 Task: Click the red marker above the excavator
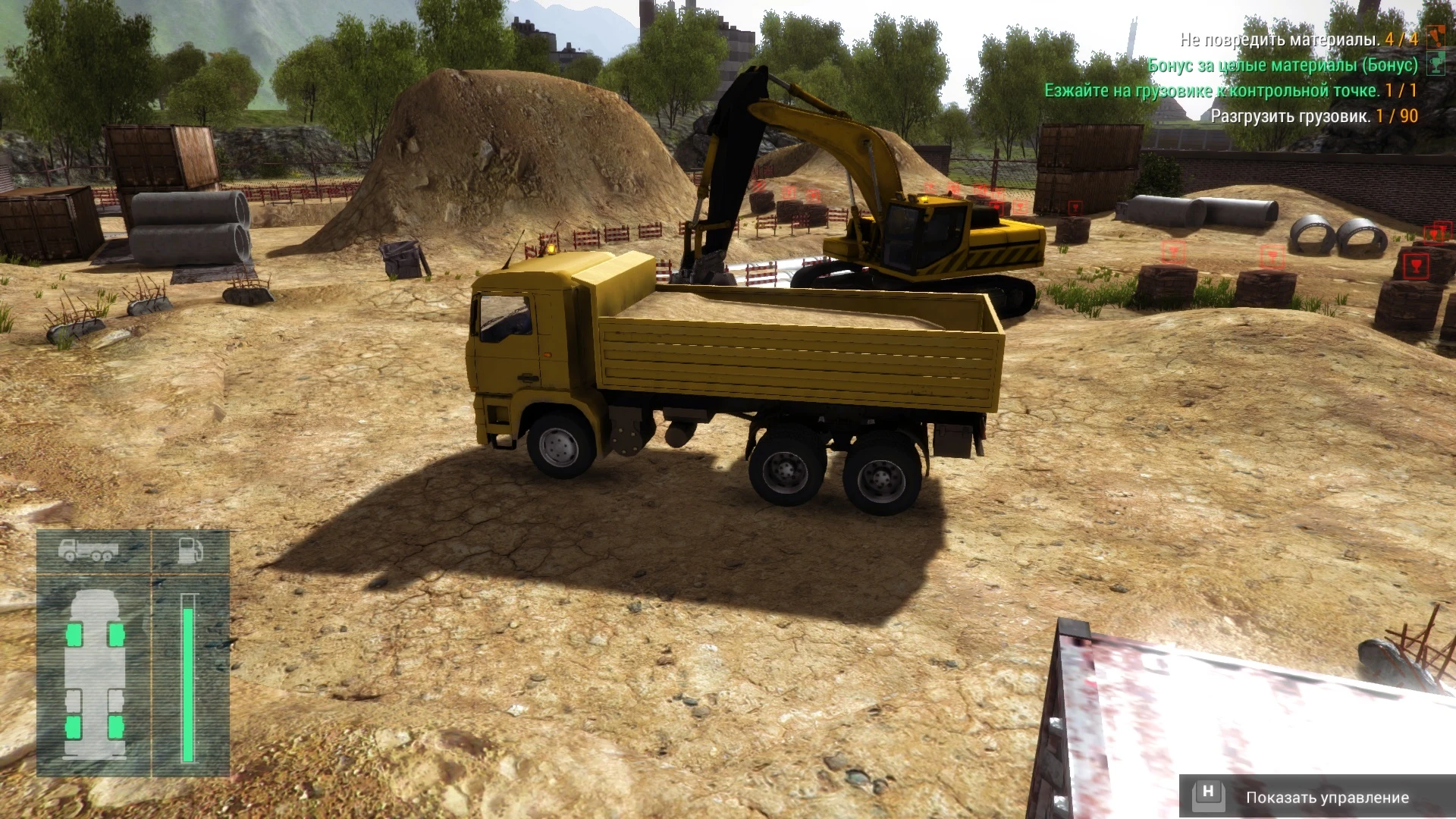(930, 187)
